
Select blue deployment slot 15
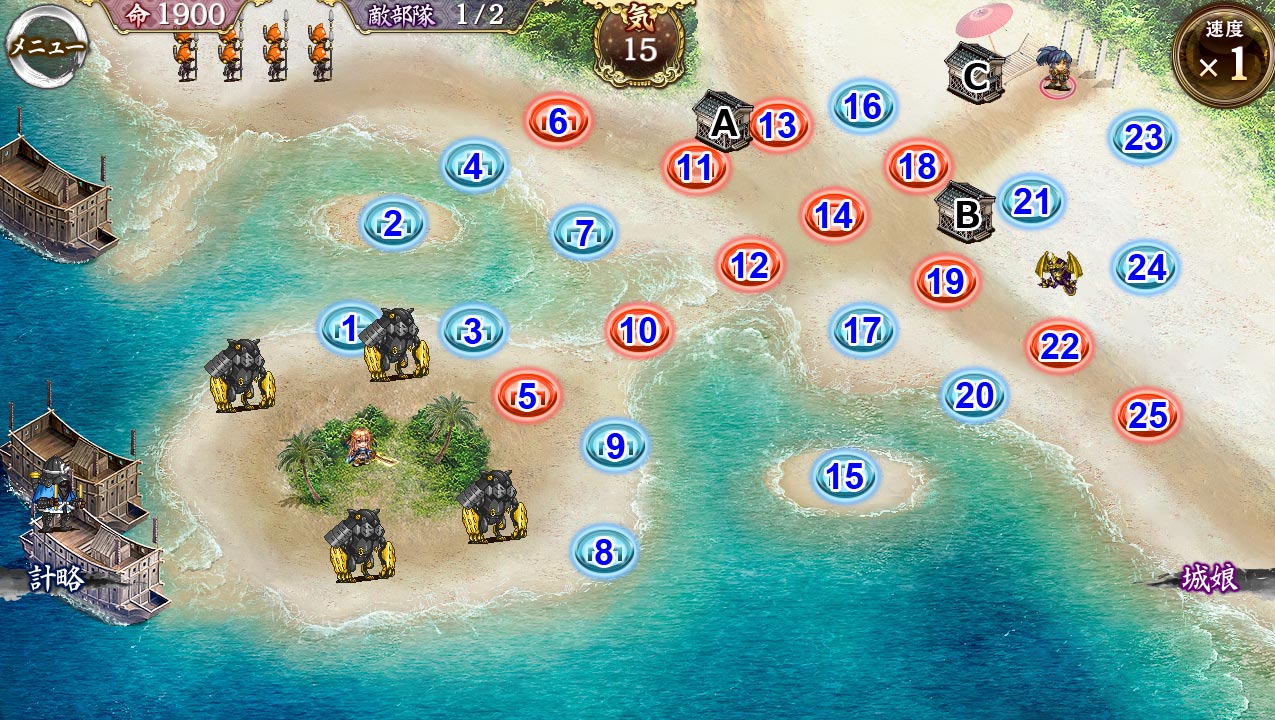point(846,477)
